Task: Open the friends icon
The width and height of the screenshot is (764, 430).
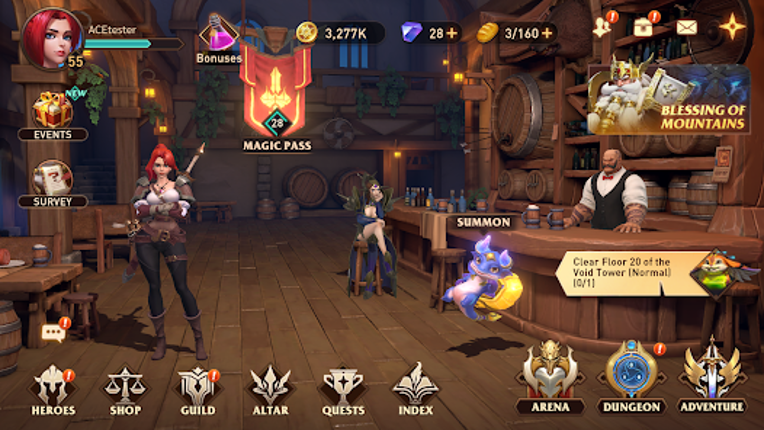Action: point(602,27)
